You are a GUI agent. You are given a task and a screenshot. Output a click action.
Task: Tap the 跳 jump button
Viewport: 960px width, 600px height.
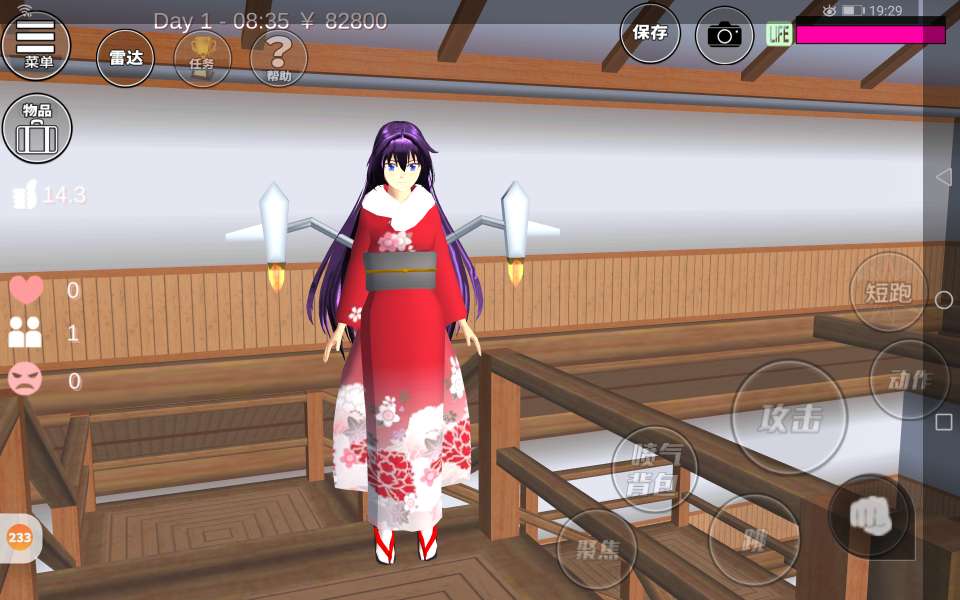point(754,540)
